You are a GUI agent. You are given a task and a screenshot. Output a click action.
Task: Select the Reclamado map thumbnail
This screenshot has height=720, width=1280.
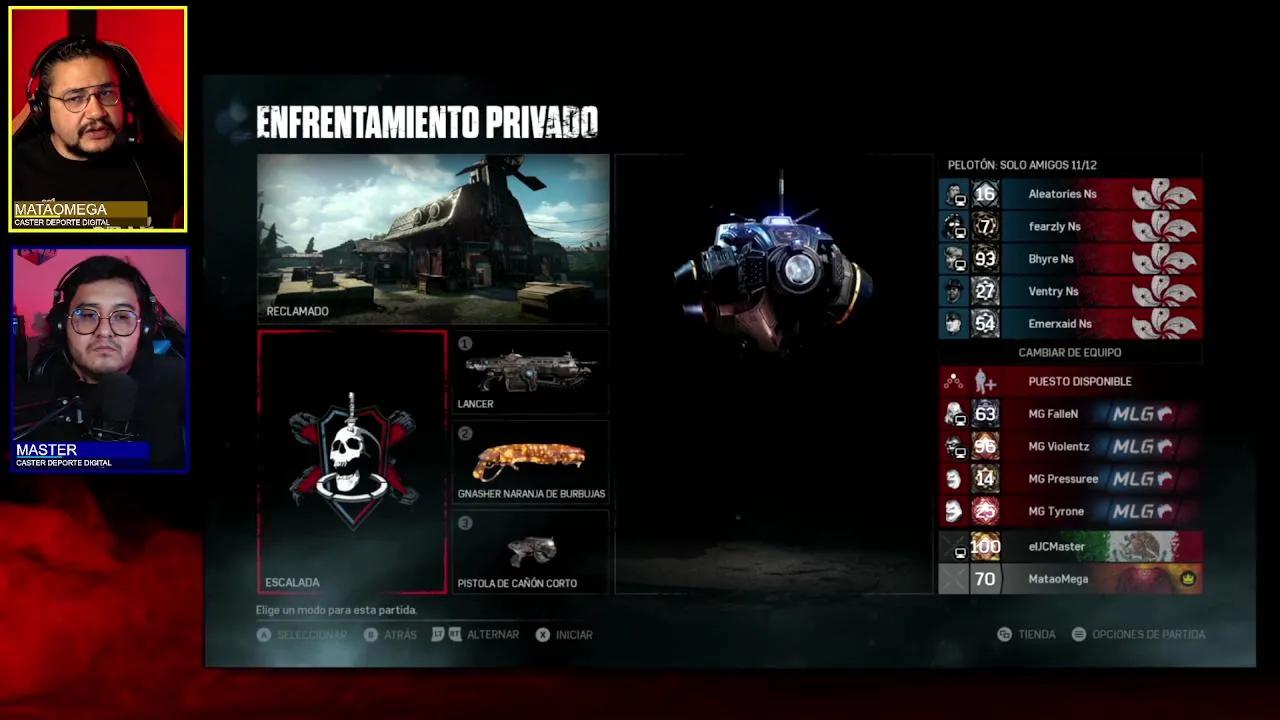432,238
